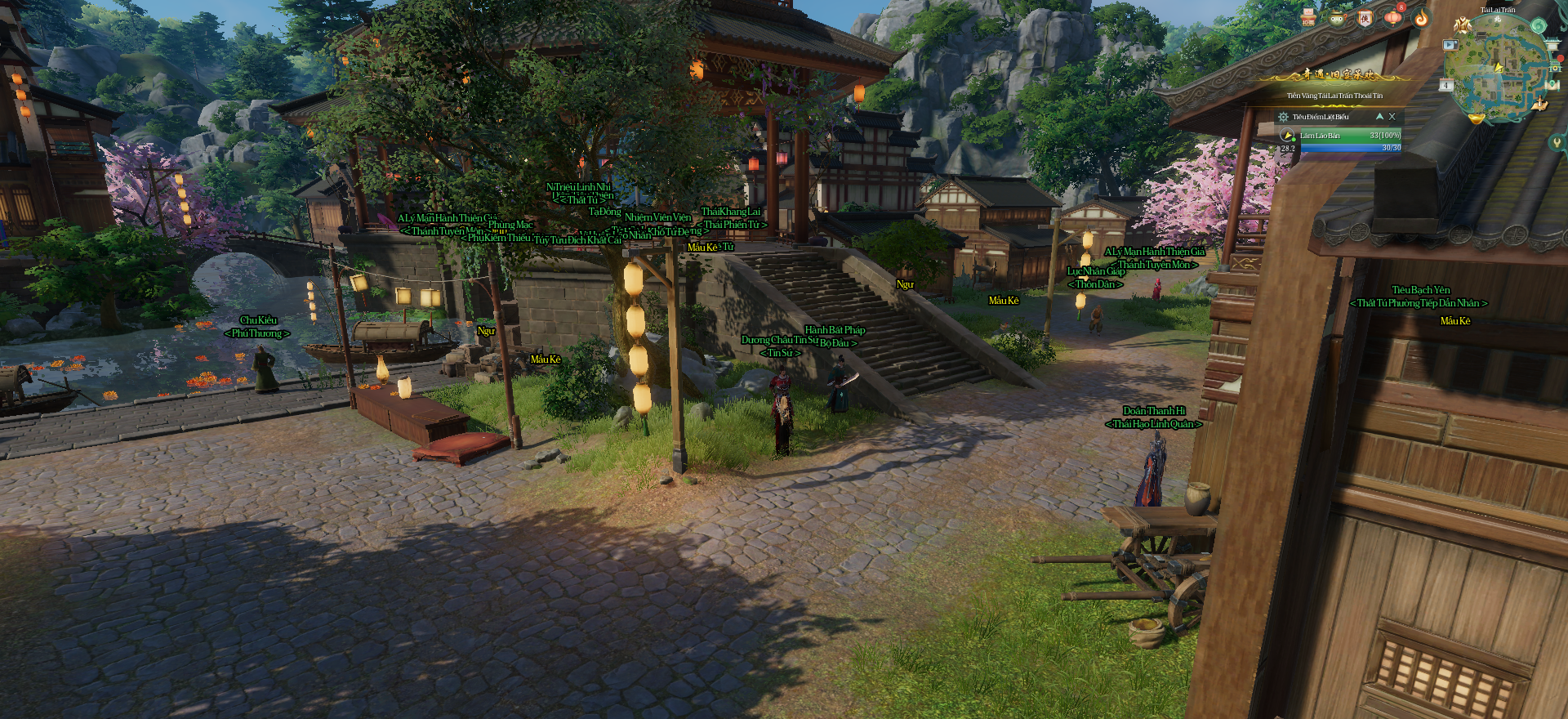The width and height of the screenshot is (1568, 719).
Task: Click the green swirl button on minimap
Action: click(x=1539, y=25)
